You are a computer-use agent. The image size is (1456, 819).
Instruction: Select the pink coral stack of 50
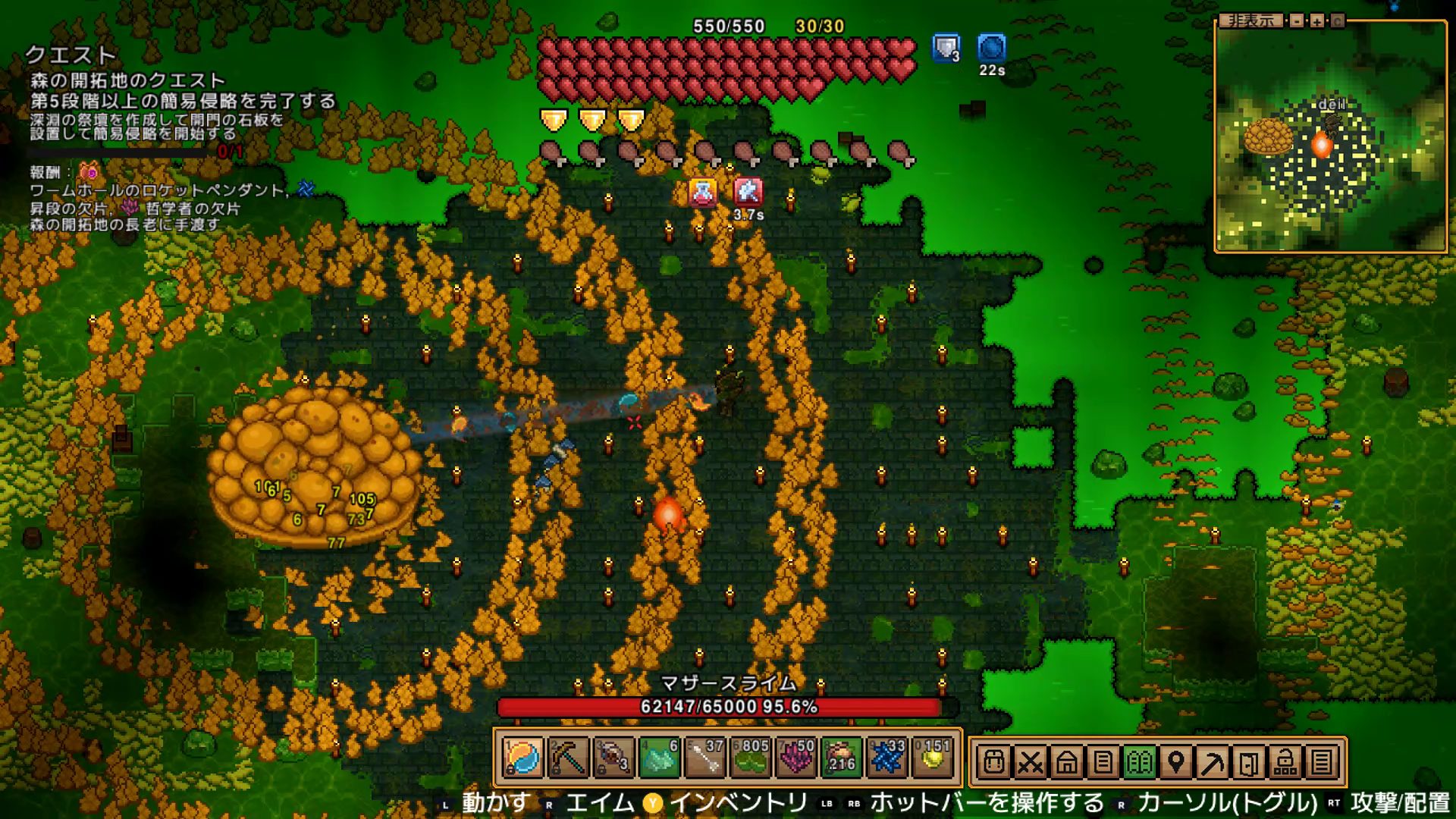[x=795, y=758]
